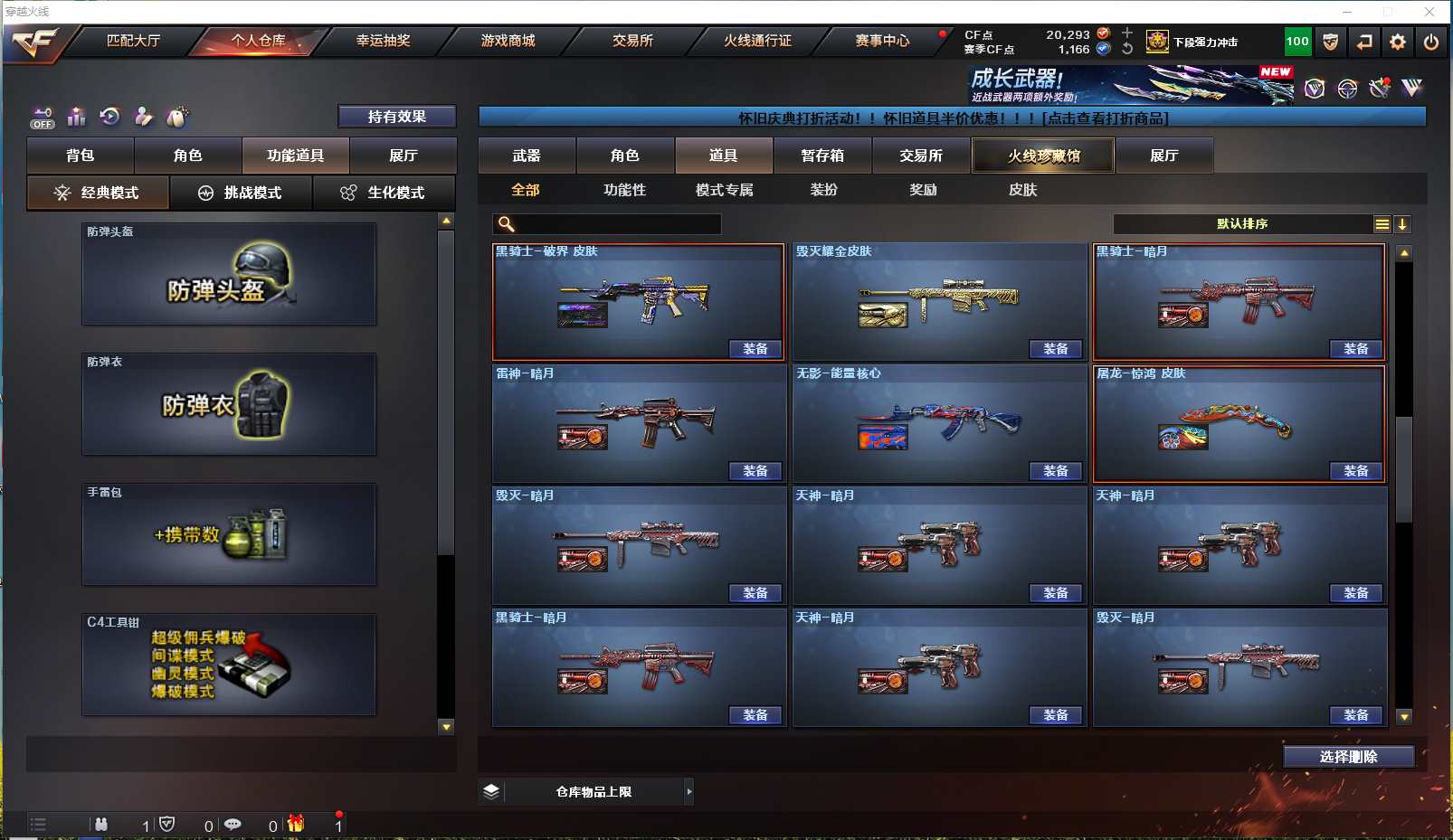Go to 幸运抽奖 lucky draw
The width and height of the screenshot is (1453, 840).
coord(383,41)
